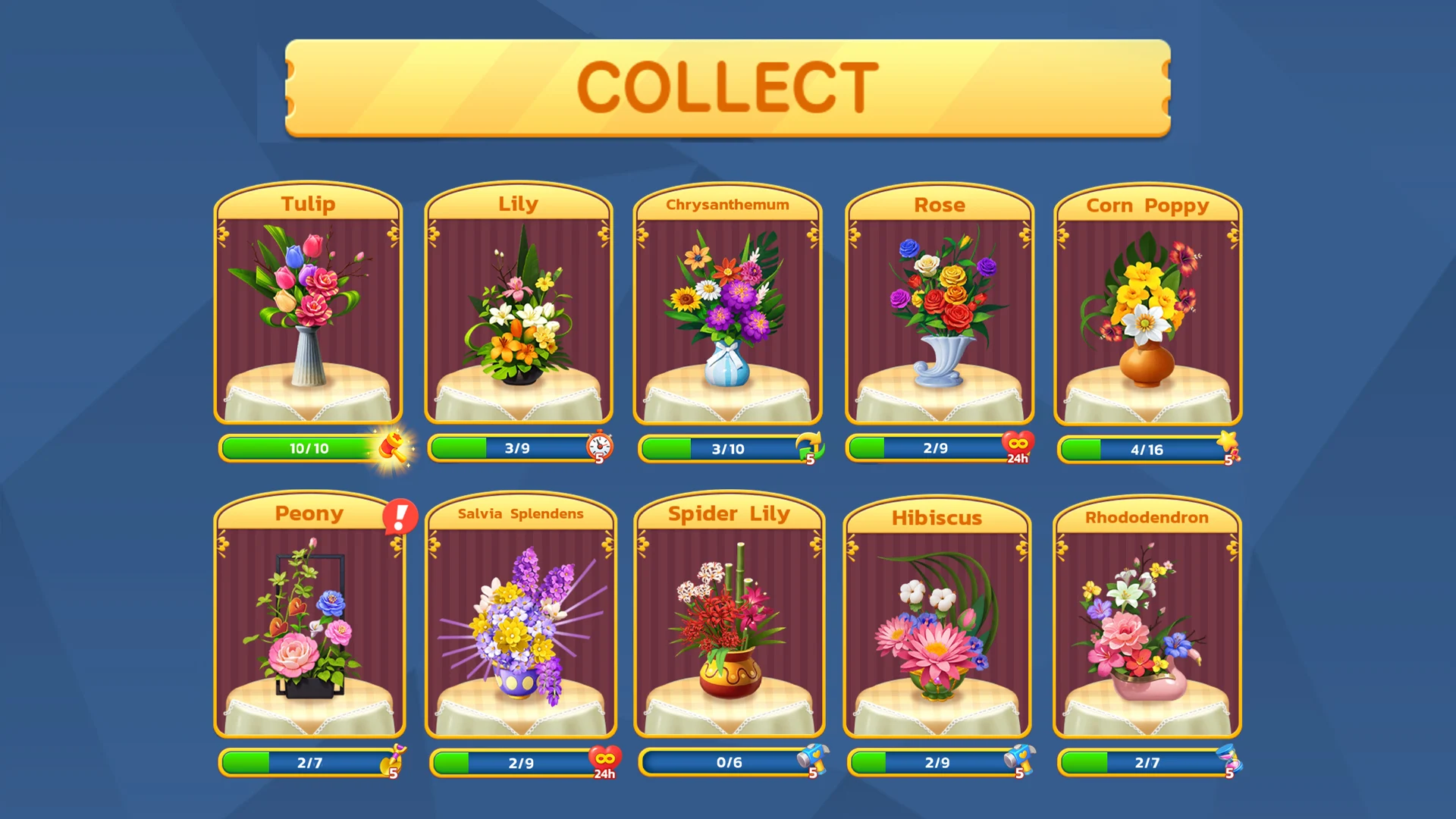This screenshot has width=1456, height=819.
Task: Open the Corn Poppy card
Action: tap(1147, 303)
